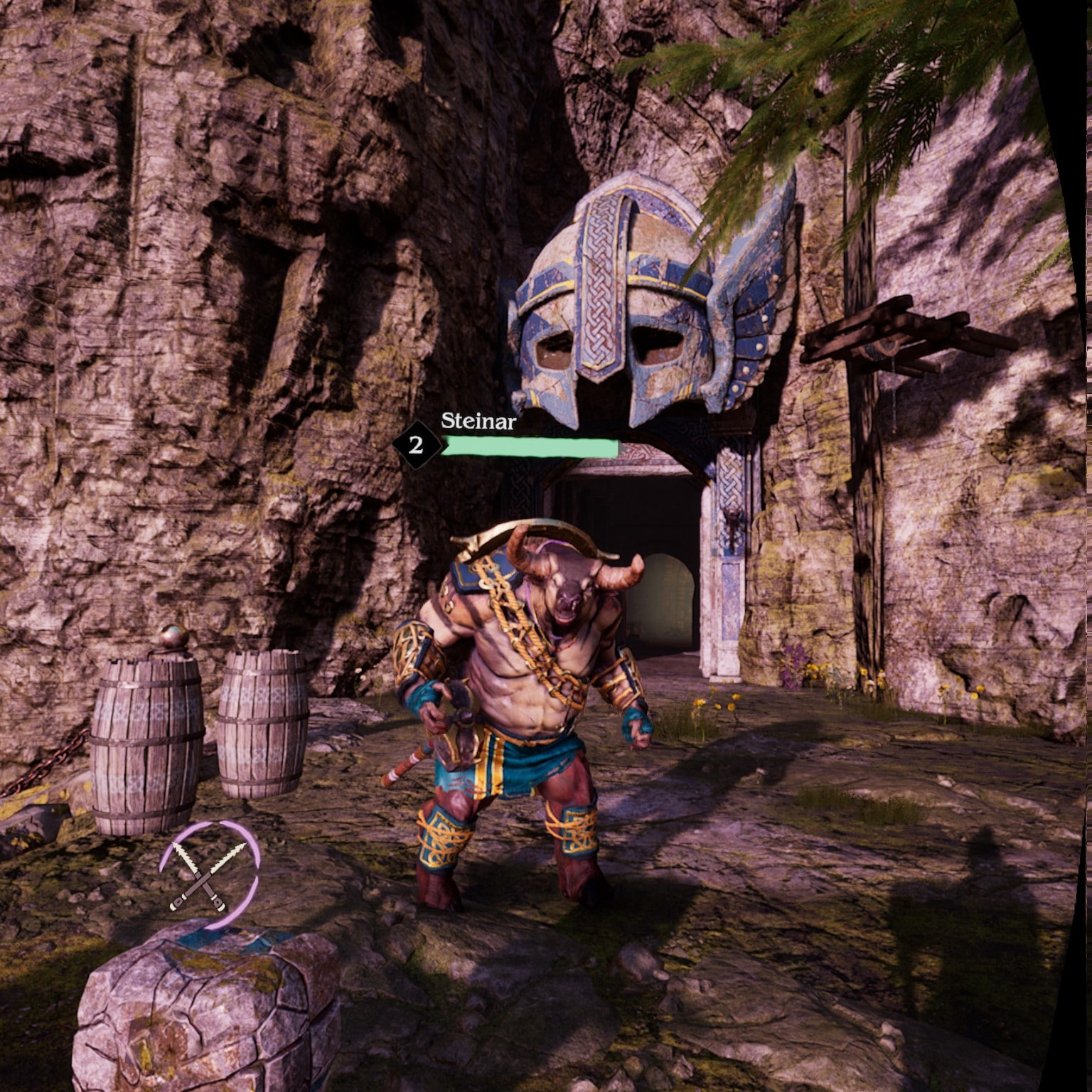The width and height of the screenshot is (1092, 1092).
Task: Click Steinar's green health bar
Action: coord(530,448)
